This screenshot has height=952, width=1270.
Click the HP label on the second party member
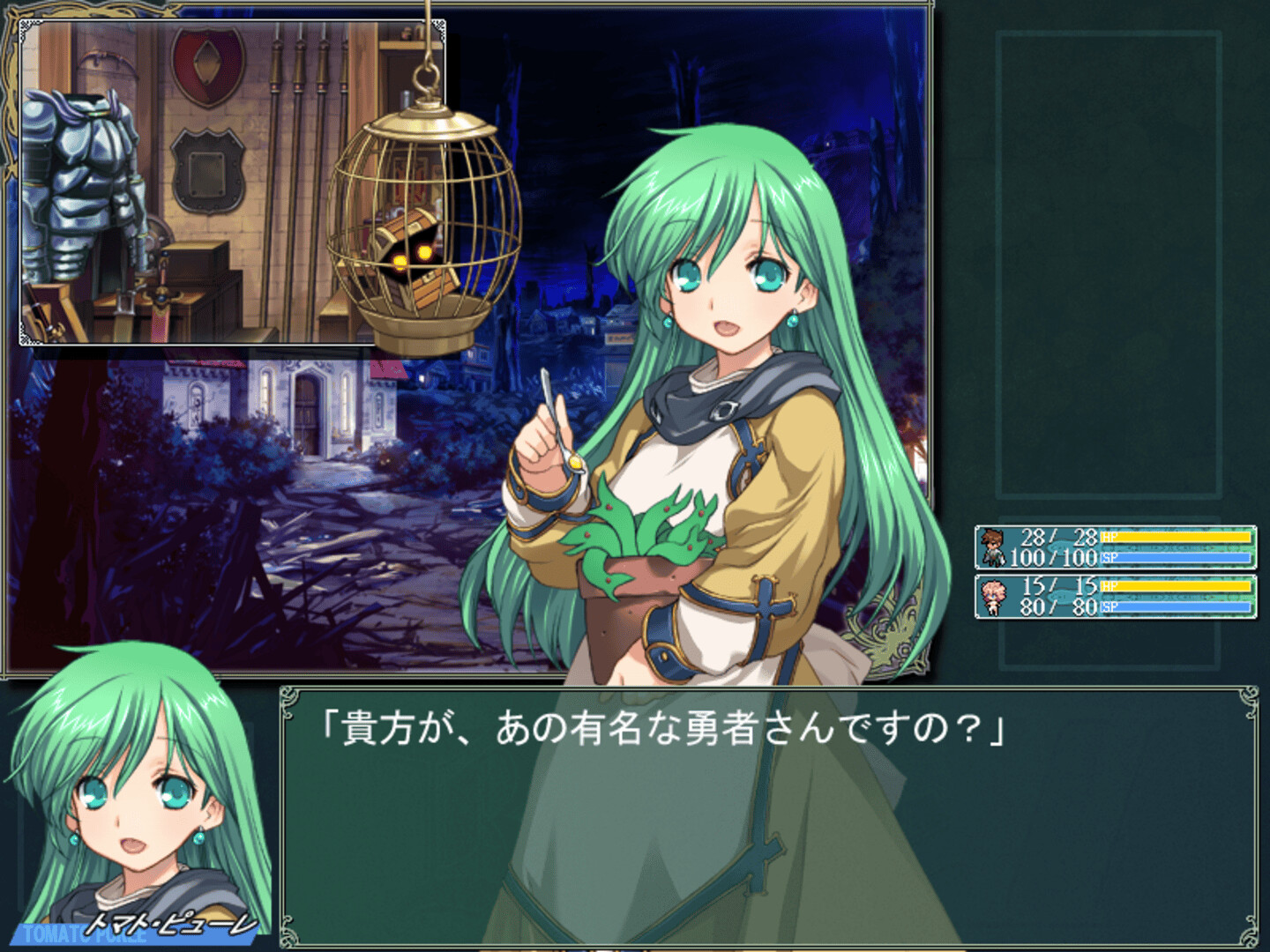1109,585
